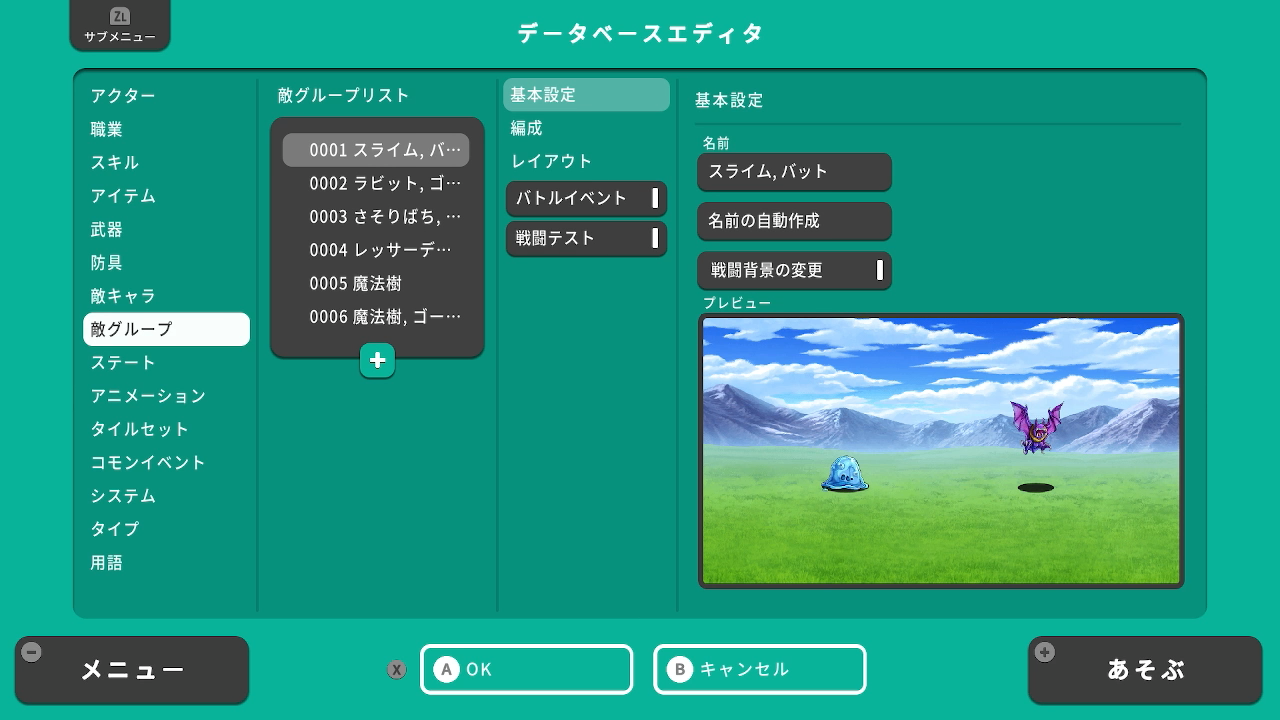This screenshot has height=720, width=1280.
Task: Add a new enemy group with plus button
Action: pyautogui.click(x=377, y=361)
